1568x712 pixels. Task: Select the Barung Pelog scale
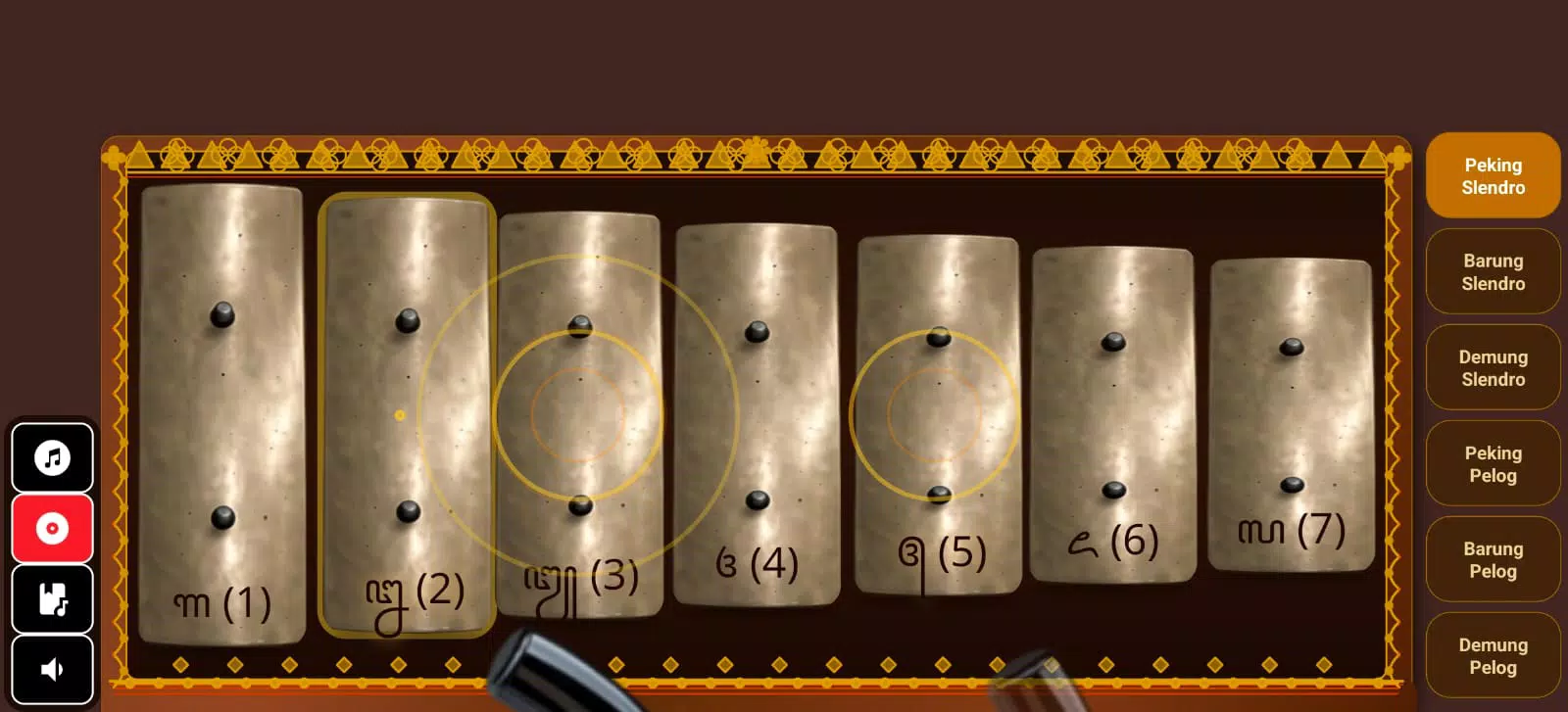pyautogui.click(x=1492, y=560)
